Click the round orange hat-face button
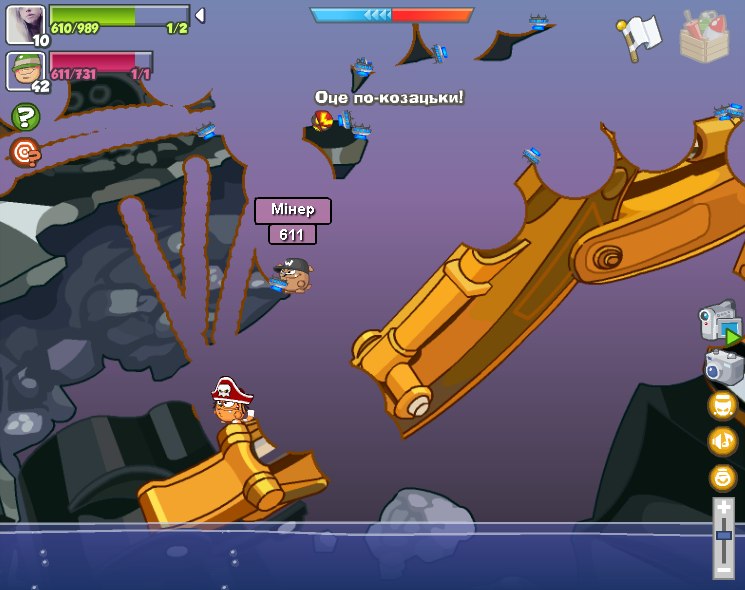The height and width of the screenshot is (590, 745). tap(723, 405)
